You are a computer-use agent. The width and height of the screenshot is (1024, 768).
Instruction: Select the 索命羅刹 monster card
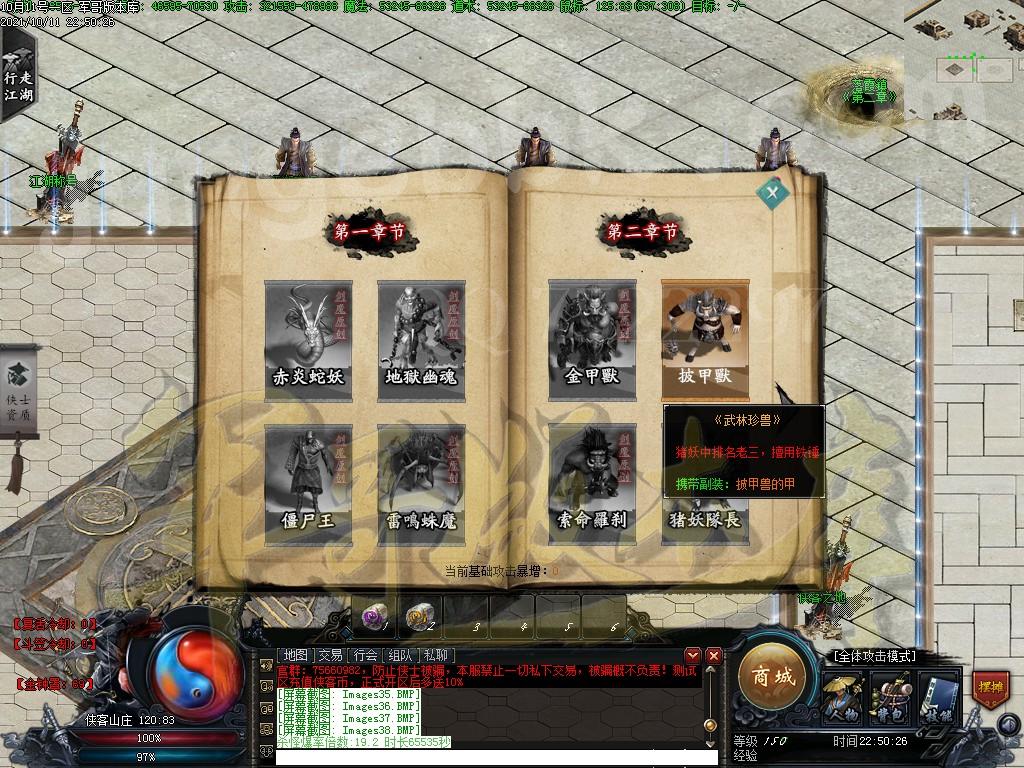click(592, 482)
